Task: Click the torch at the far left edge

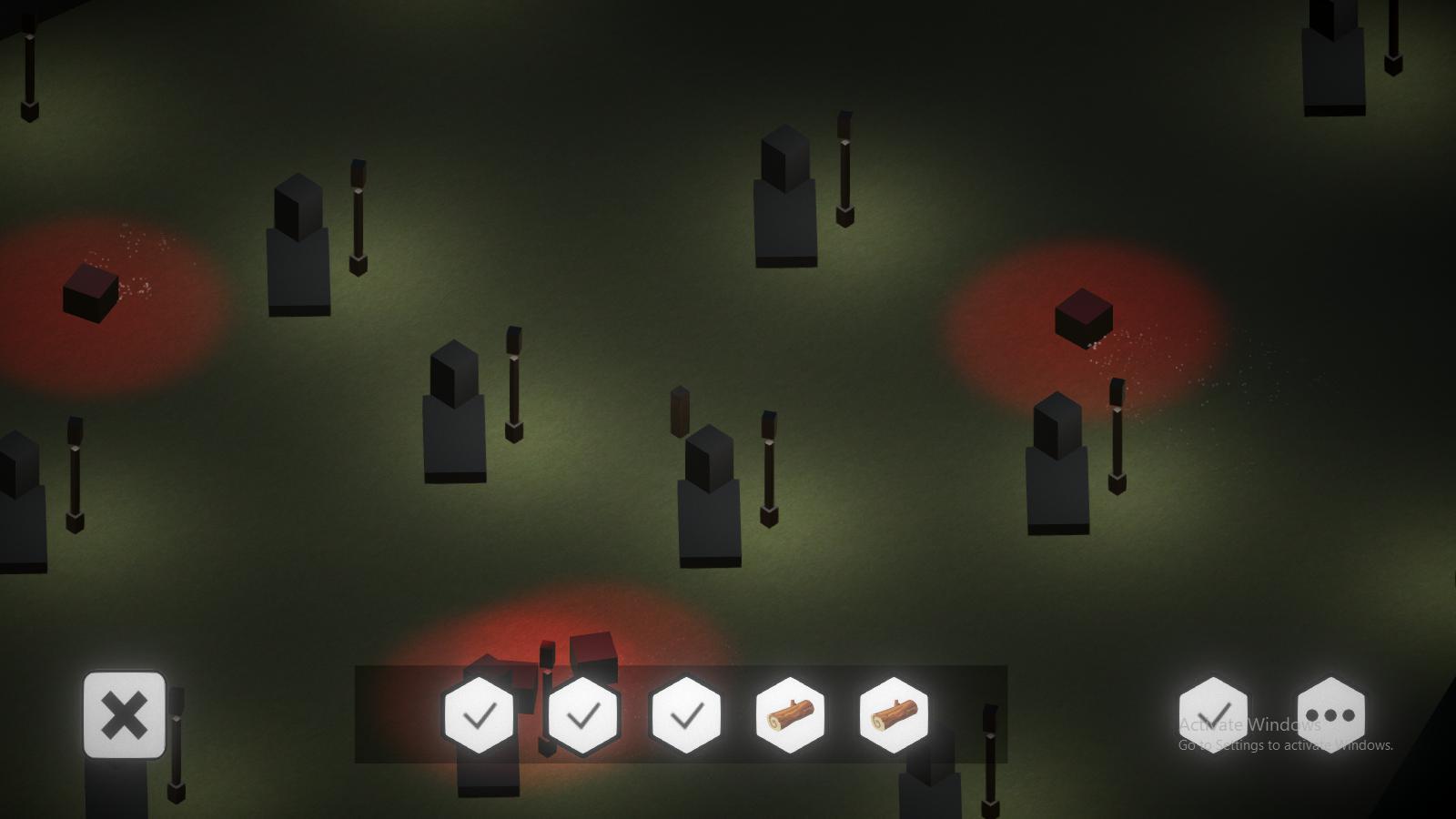Action: tap(73, 473)
